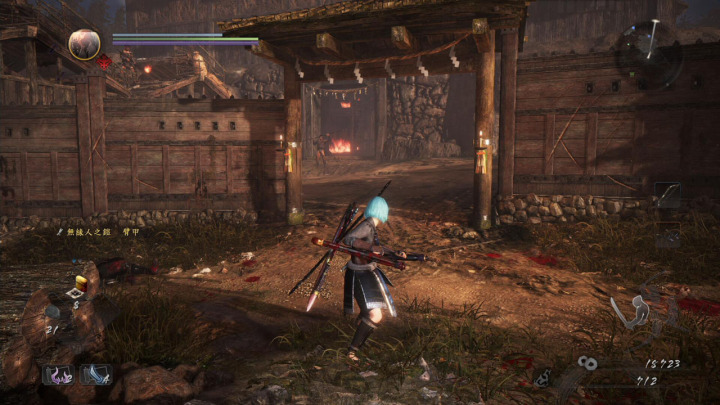This screenshot has width=720, height=405.
Task: Activate the purple flame yokai skill
Action: click(x=57, y=375)
